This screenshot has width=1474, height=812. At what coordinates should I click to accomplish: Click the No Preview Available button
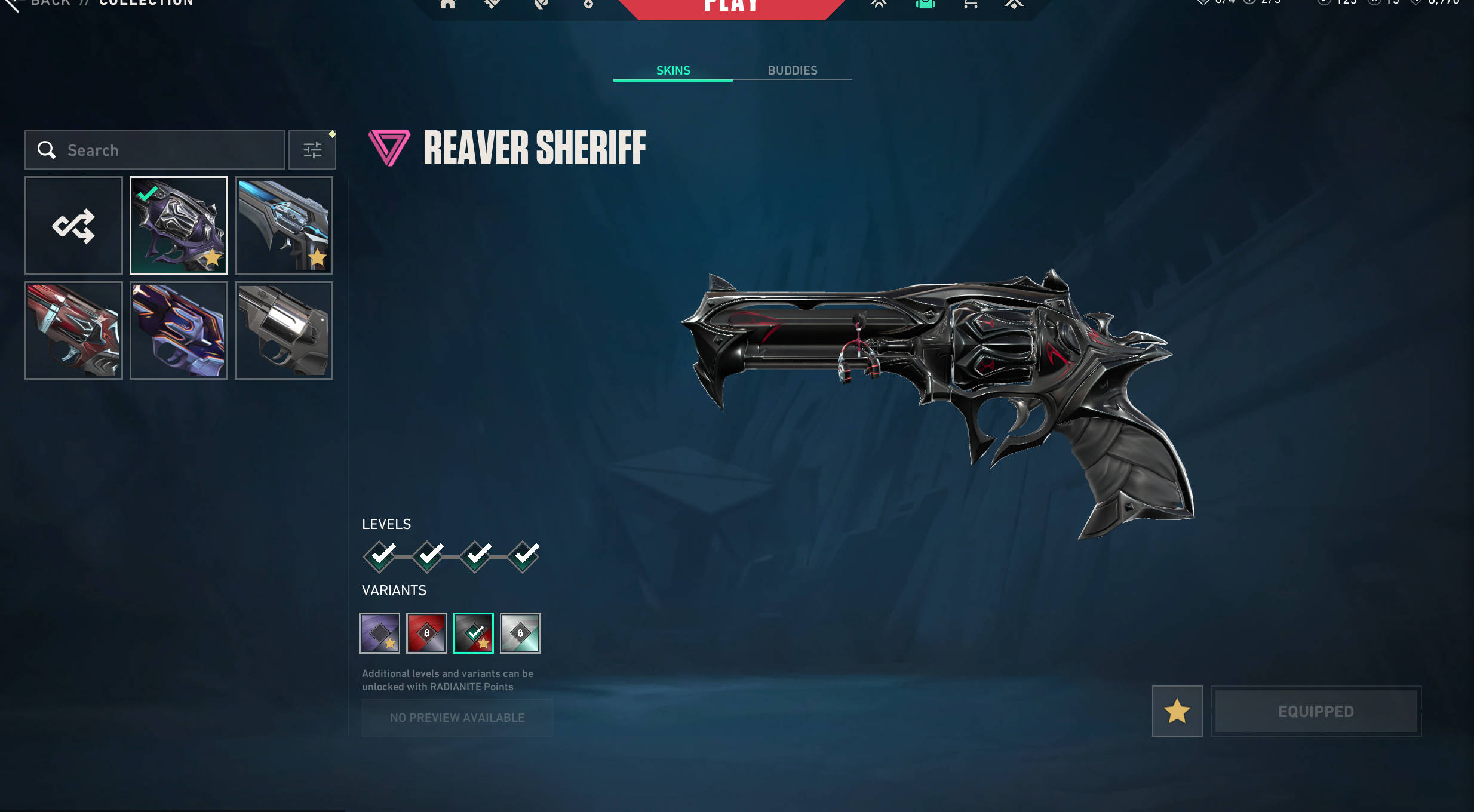click(457, 718)
